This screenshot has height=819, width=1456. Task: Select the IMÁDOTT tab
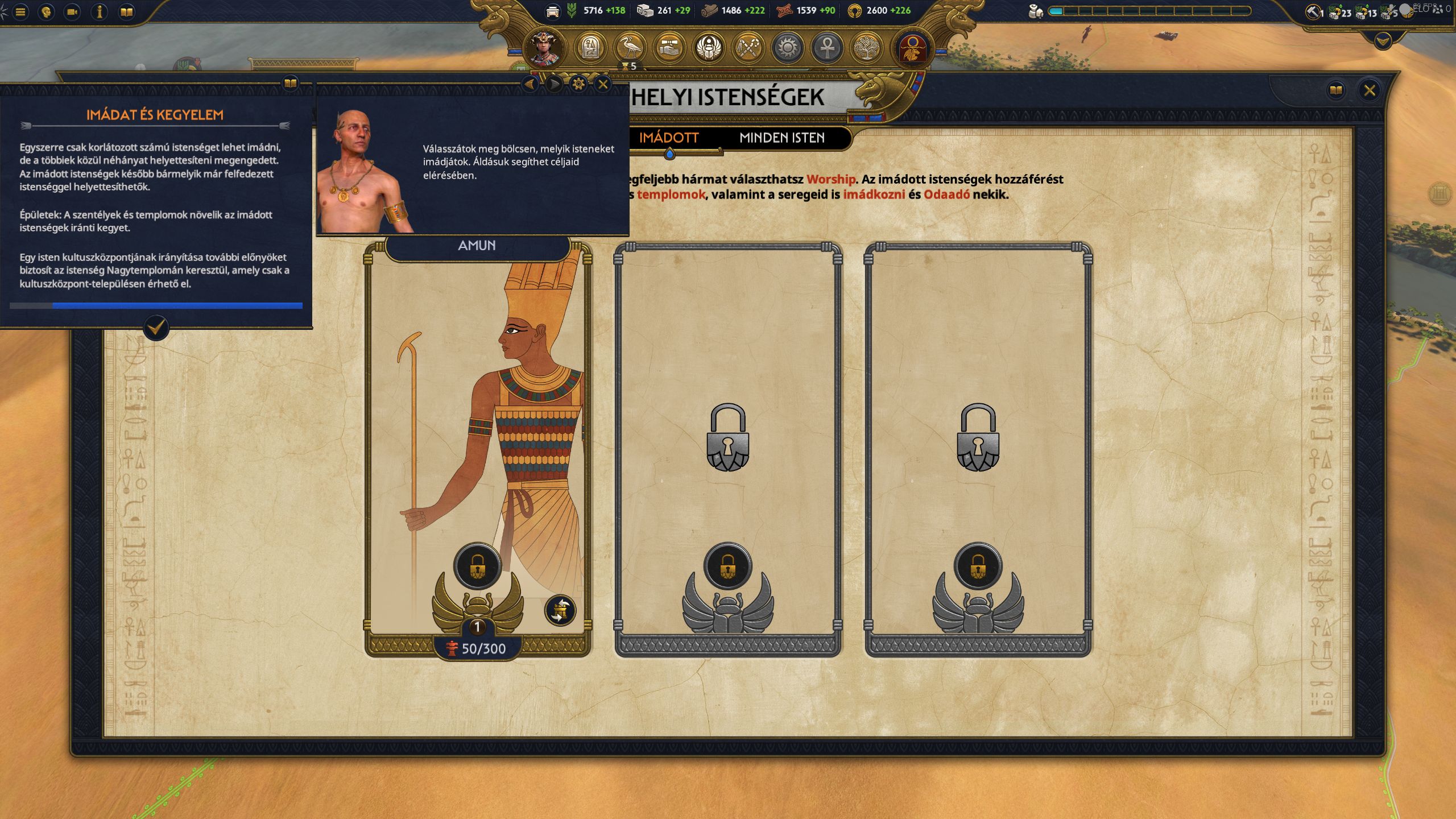click(x=668, y=138)
